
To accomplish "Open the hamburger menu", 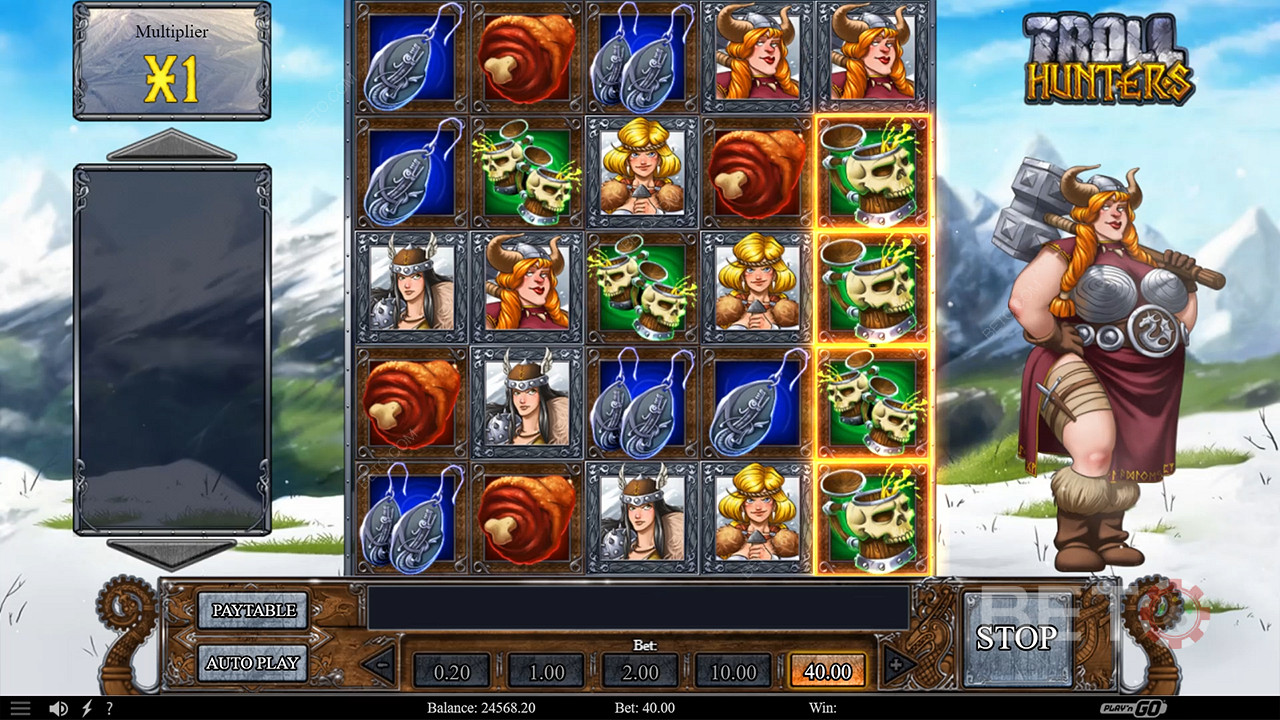I will pos(20,708).
